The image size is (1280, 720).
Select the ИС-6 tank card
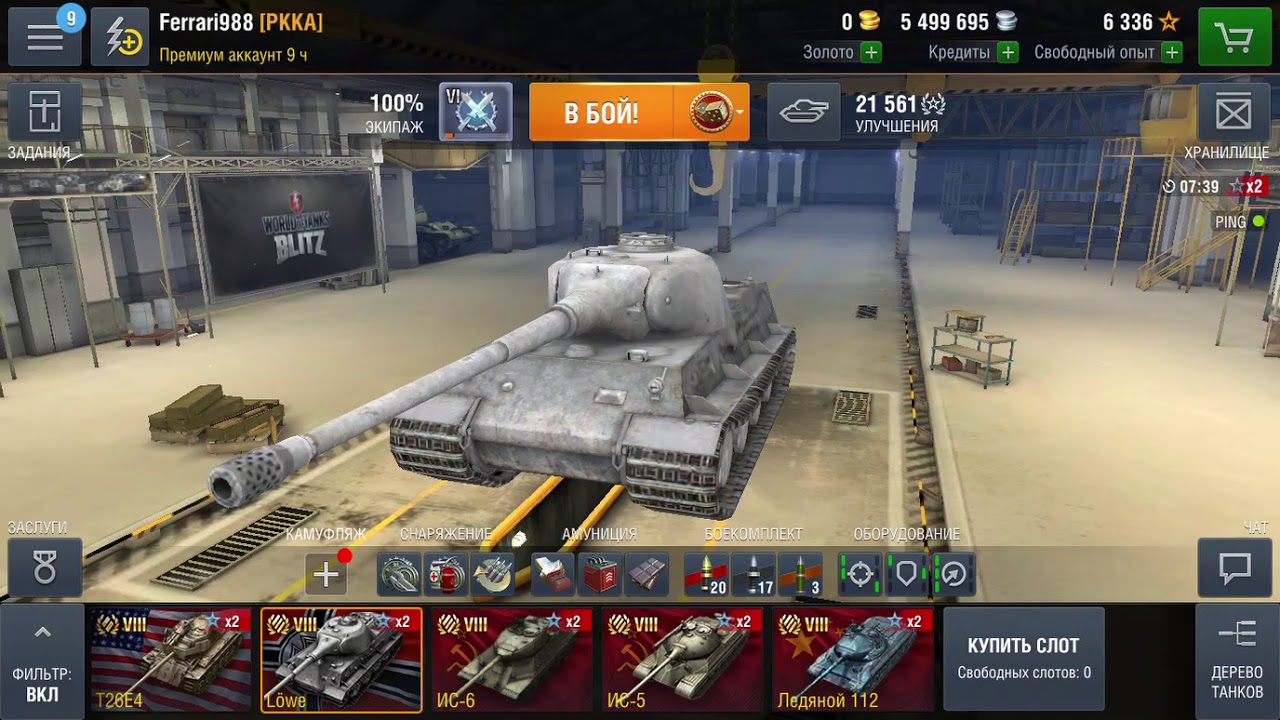(510, 658)
